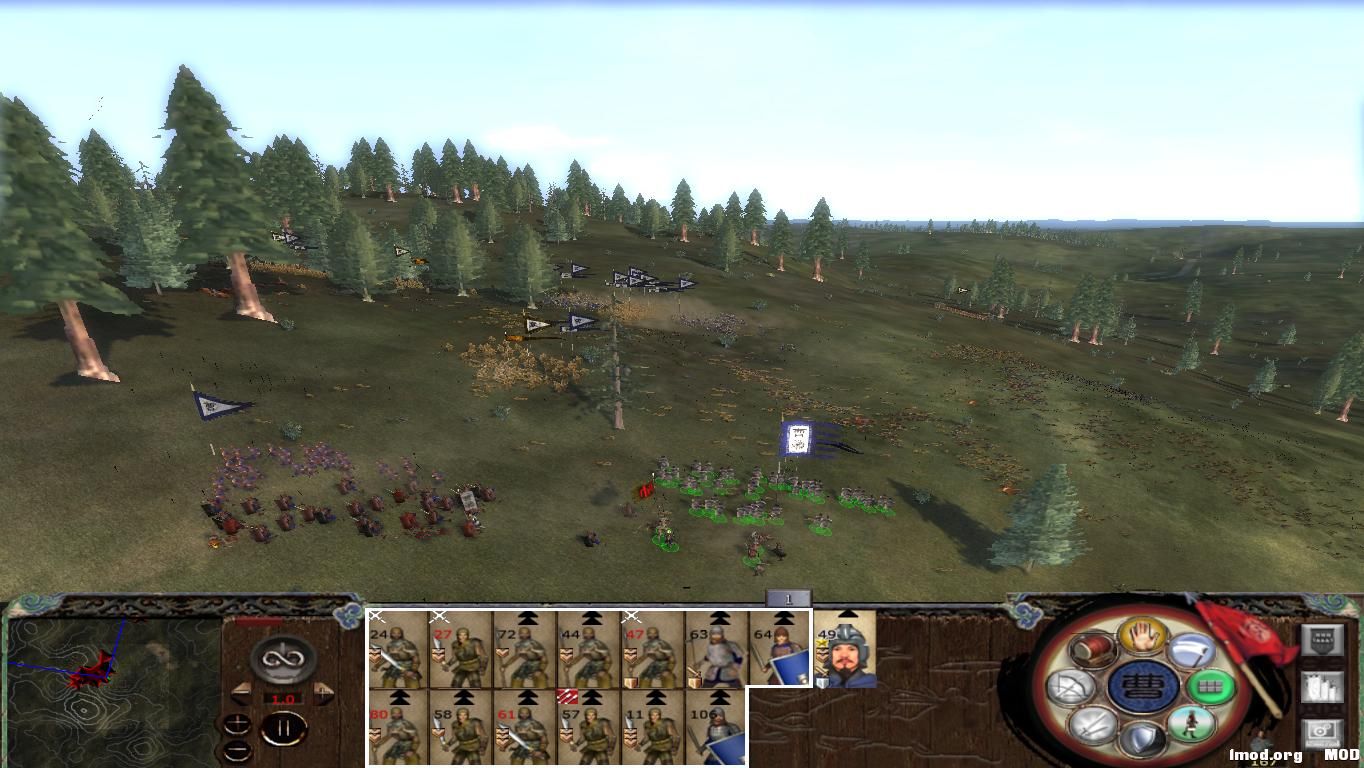Select the Halt hand icon on the command wheel
The width and height of the screenshot is (1364, 768).
(x=1143, y=636)
